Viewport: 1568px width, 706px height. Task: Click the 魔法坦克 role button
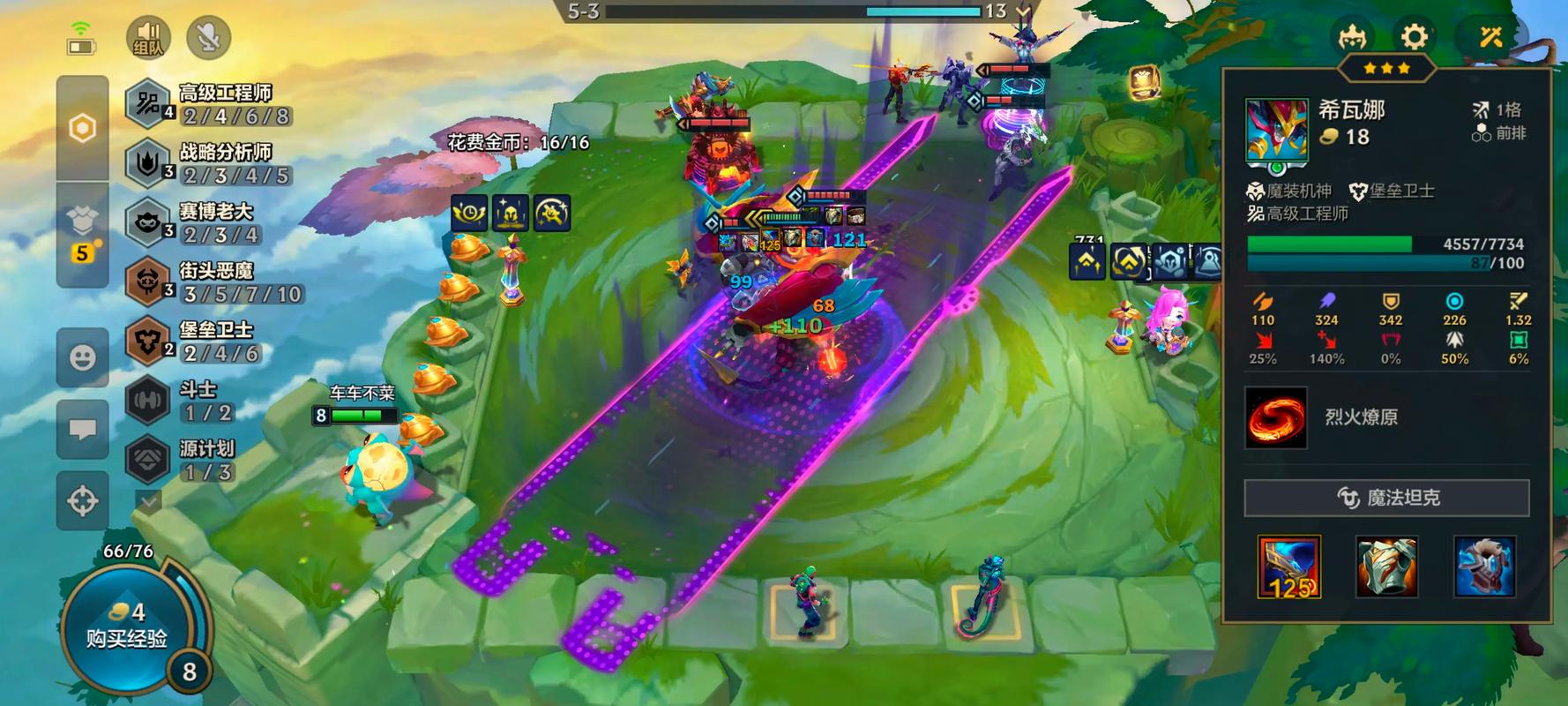(1386, 498)
